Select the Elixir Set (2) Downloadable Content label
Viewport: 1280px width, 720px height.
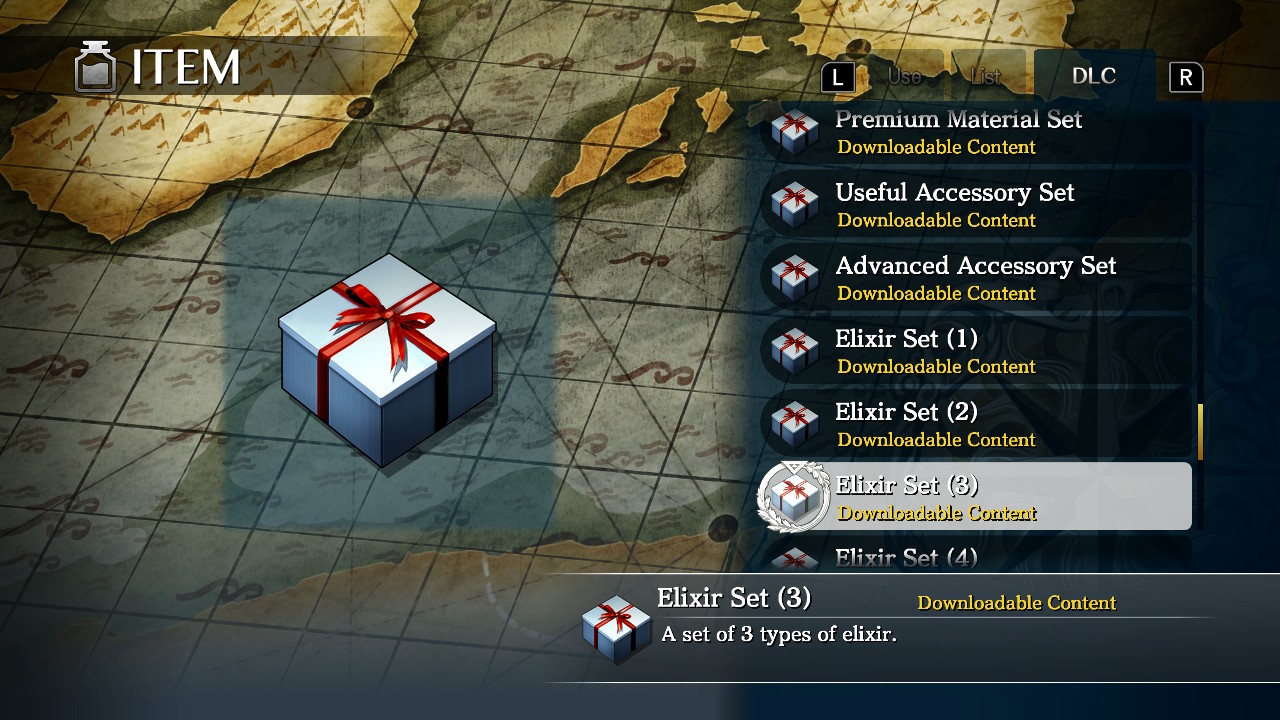[937, 440]
